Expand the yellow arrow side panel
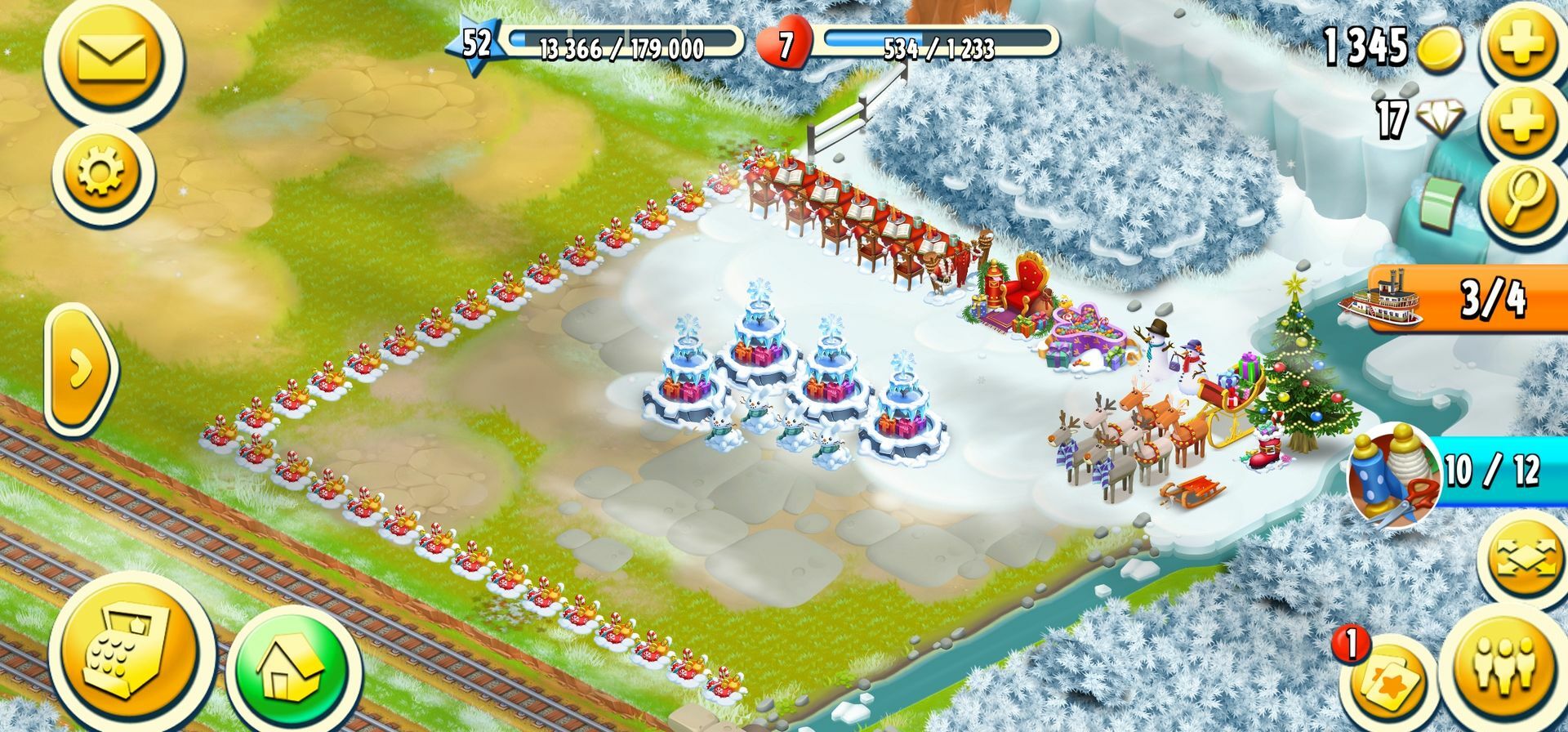The image size is (1568, 732). point(80,369)
